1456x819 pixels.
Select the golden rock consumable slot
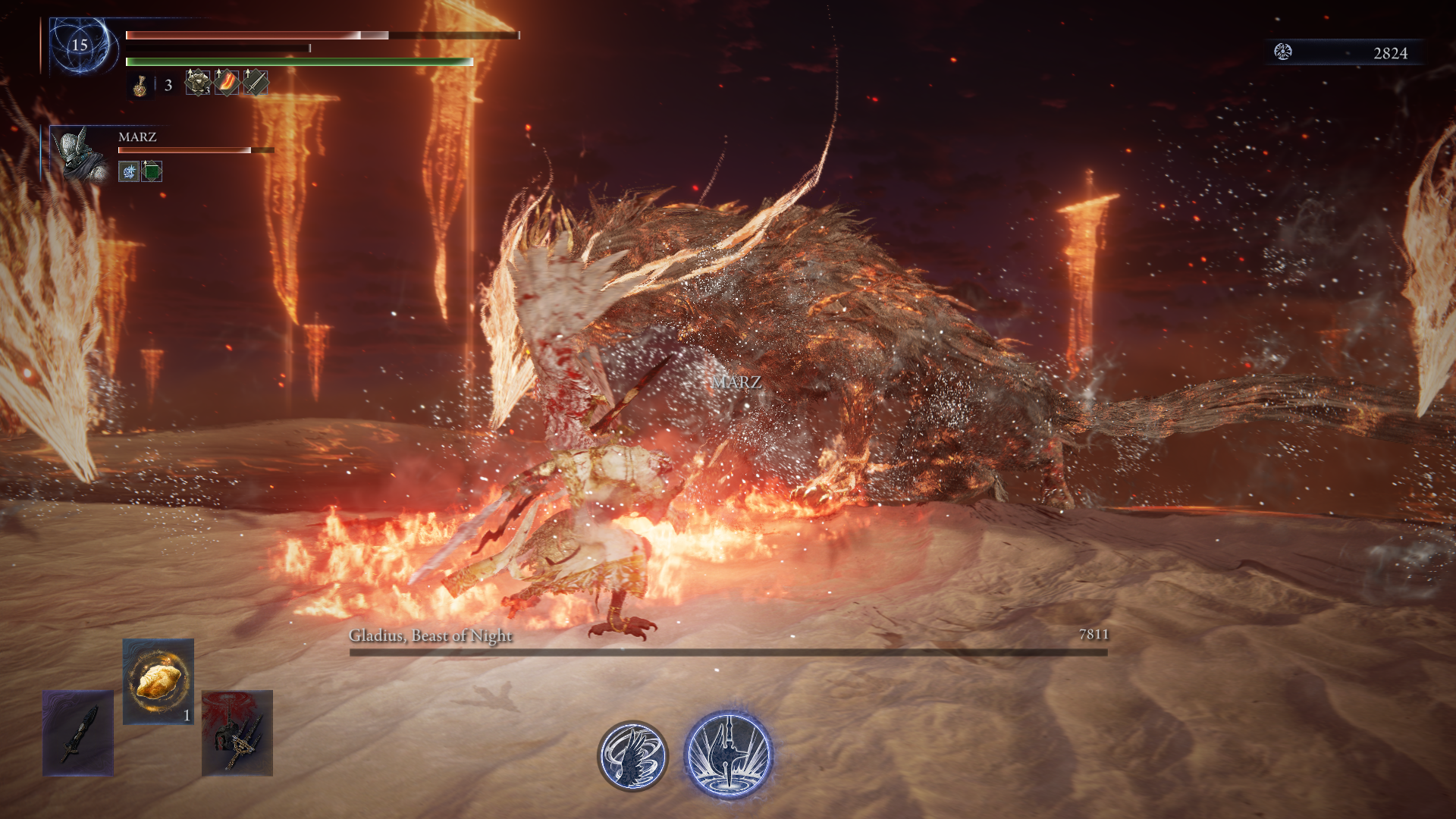[x=158, y=680]
